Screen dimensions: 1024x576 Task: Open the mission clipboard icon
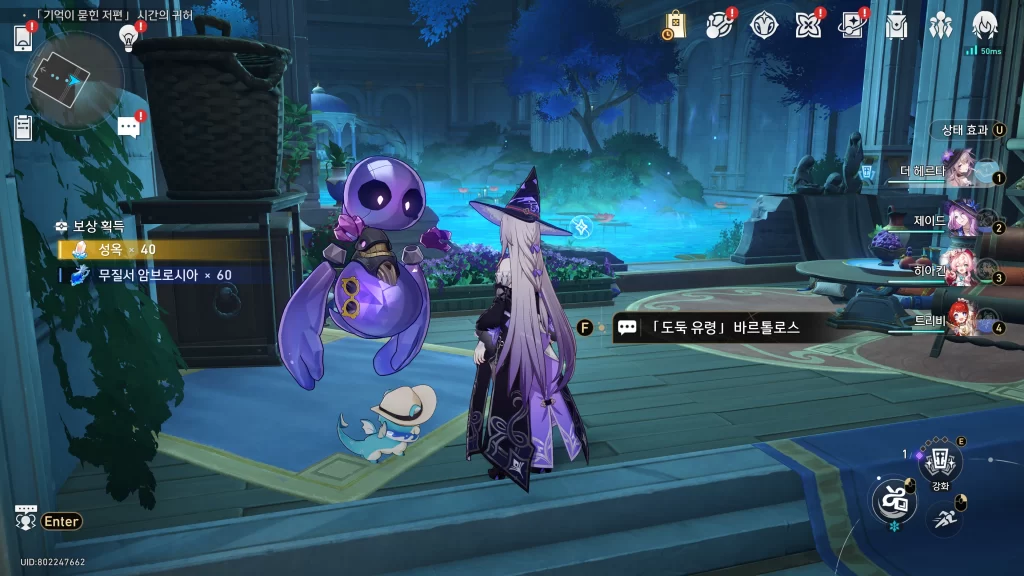pyautogui.click(x=23, y=128)
